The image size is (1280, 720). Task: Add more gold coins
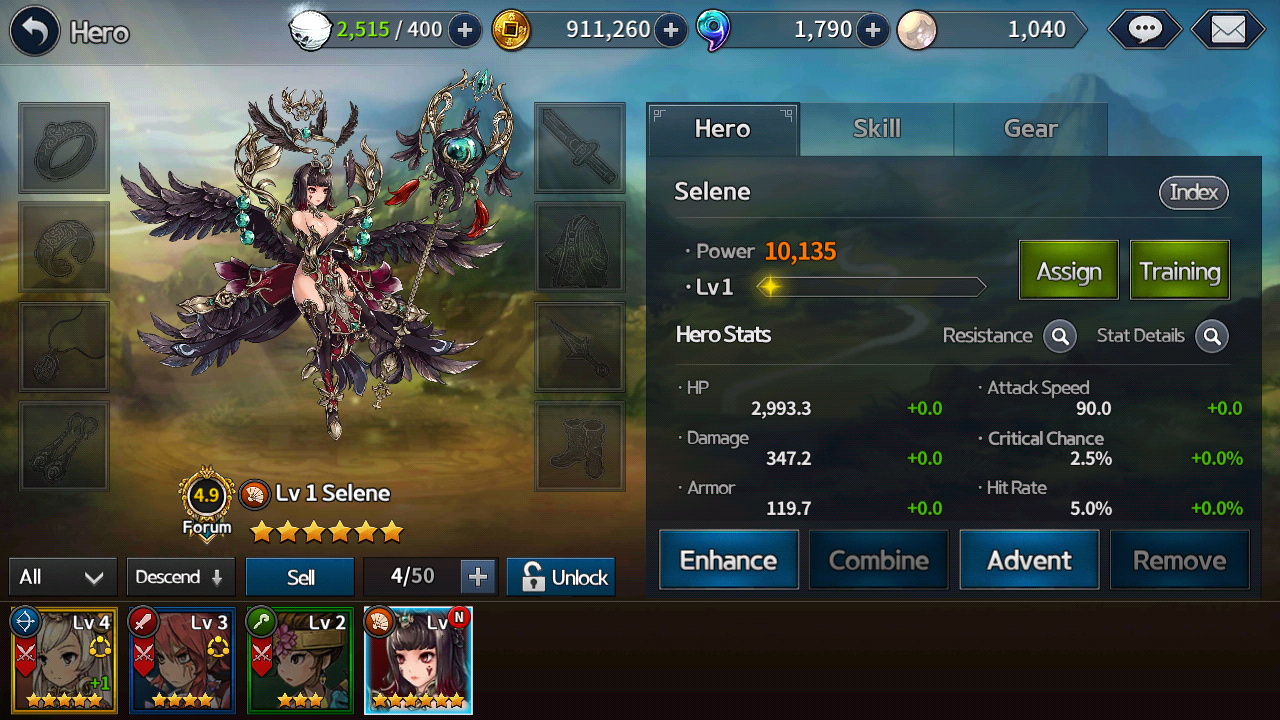671,30
